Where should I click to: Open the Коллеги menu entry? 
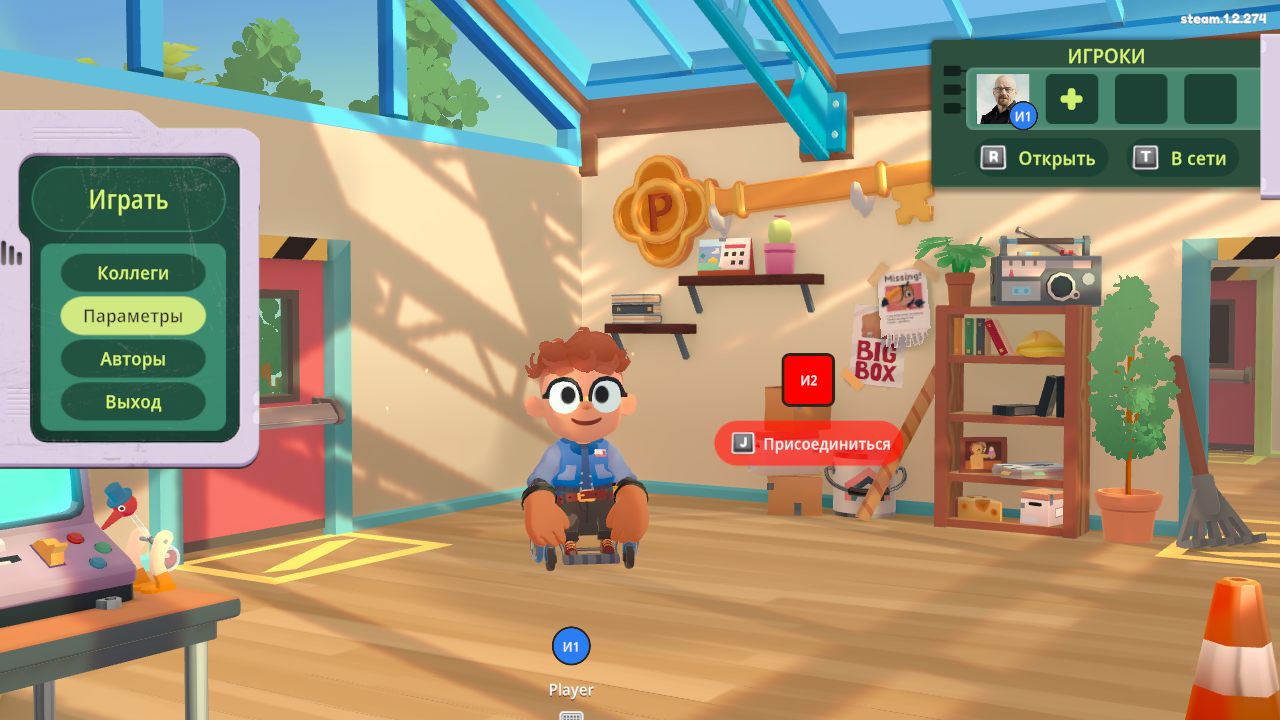(133, 273)
